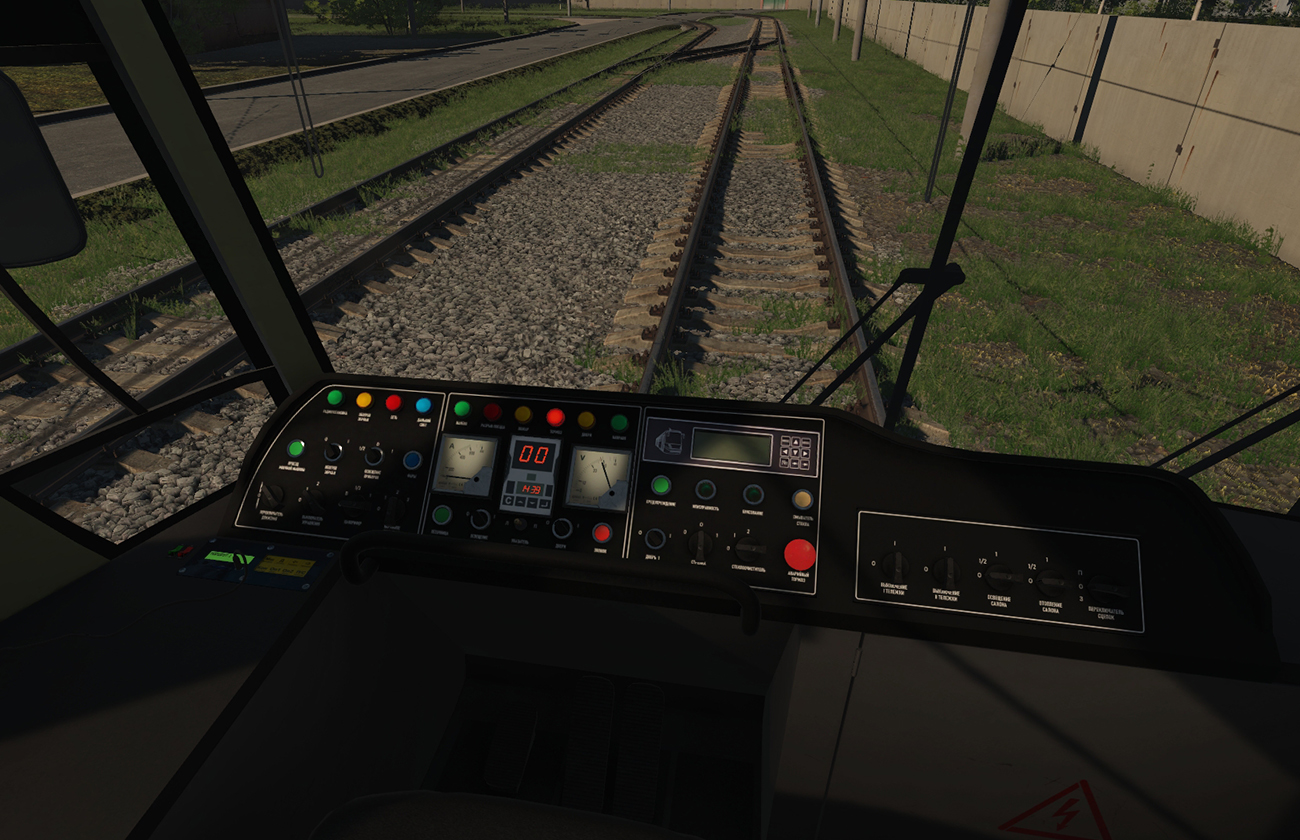1300x840 pixels.
Task: Hit the red emergency brake button
Action: click(799, 554)
